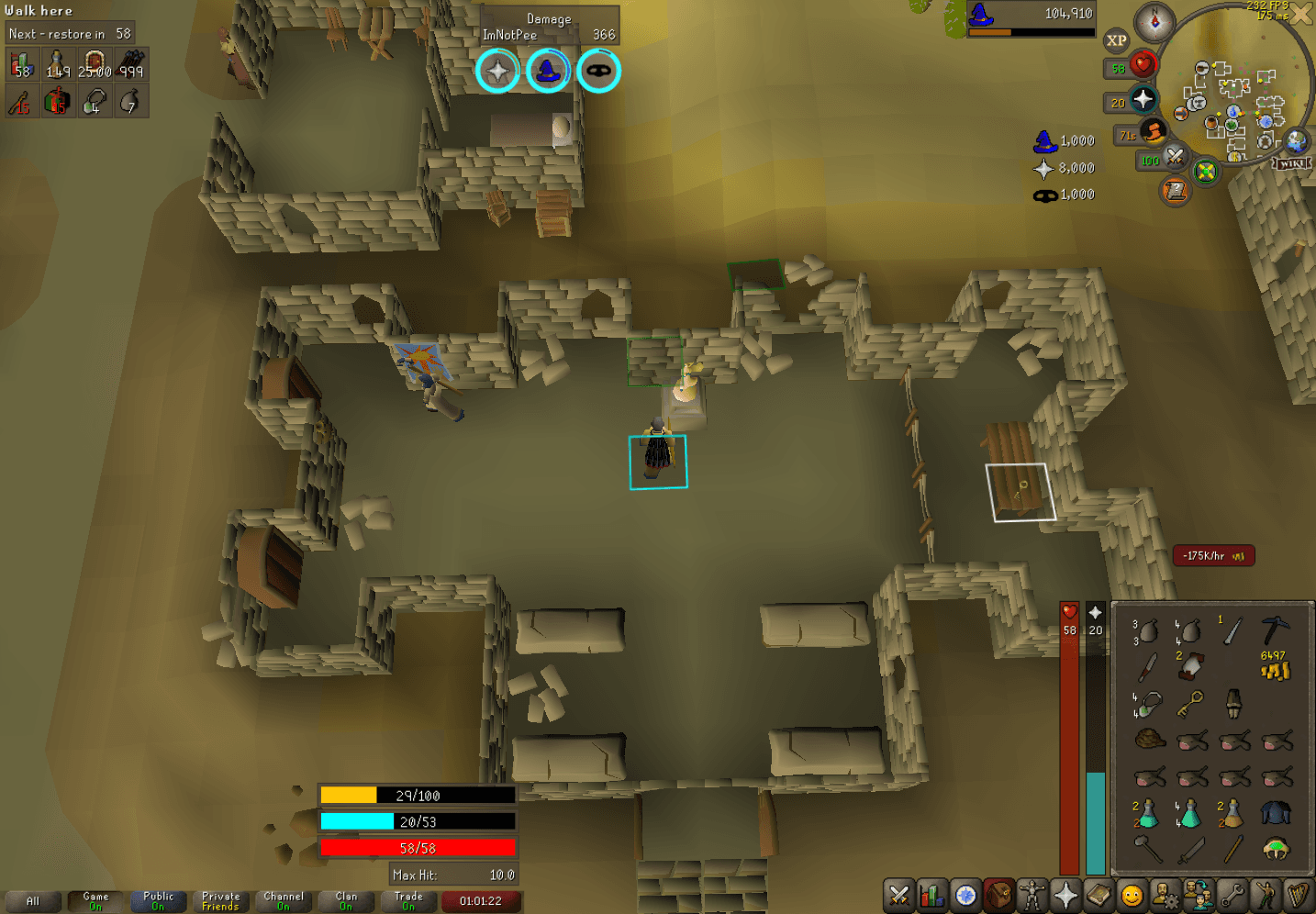1316x914 pixels.
Task: Enable special attack via the swords orb
Action: 1175,158
